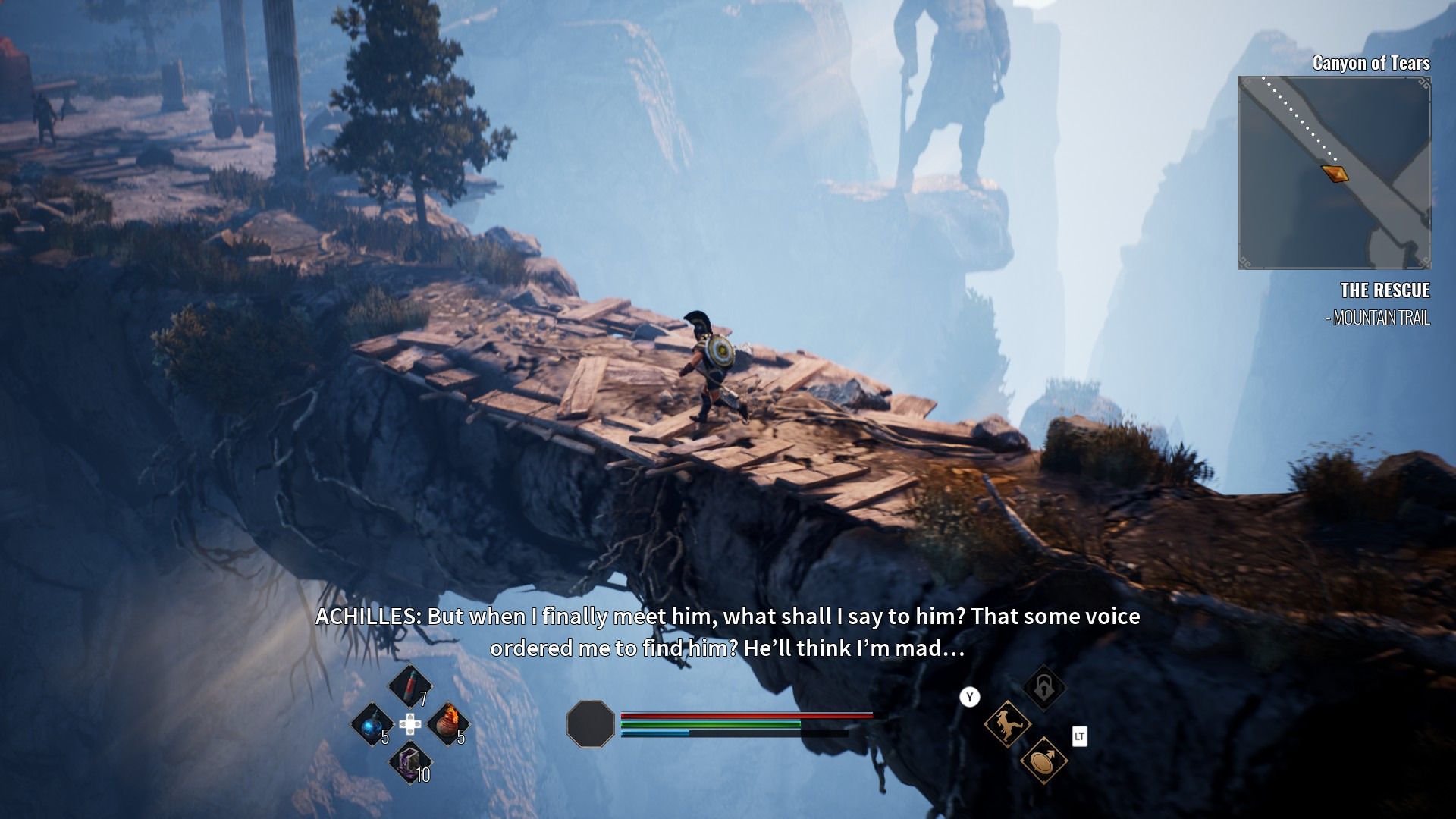The image size is (1456, 819).
Task: Activate the shield throw ability
Action: 1043,761
